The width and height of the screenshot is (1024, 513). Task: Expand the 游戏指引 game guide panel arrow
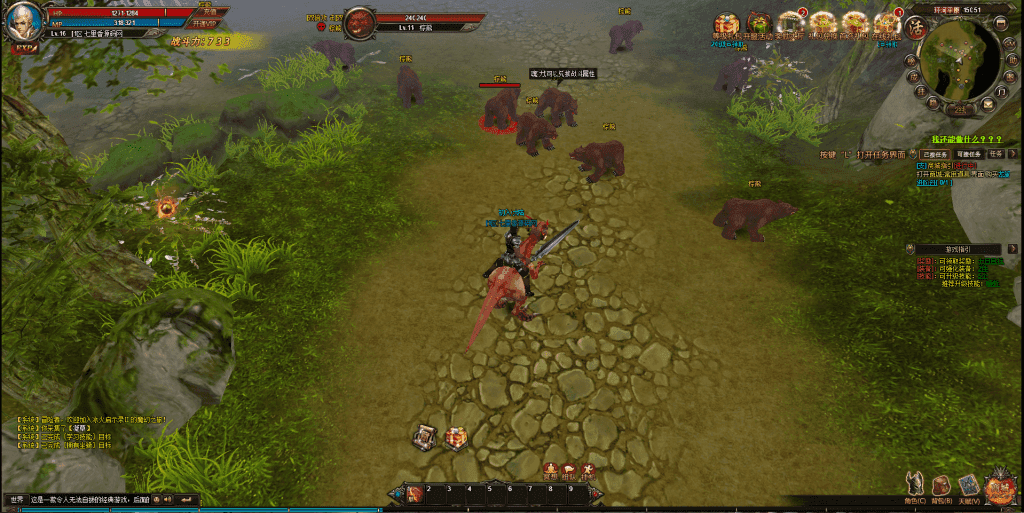point(1010,248)
